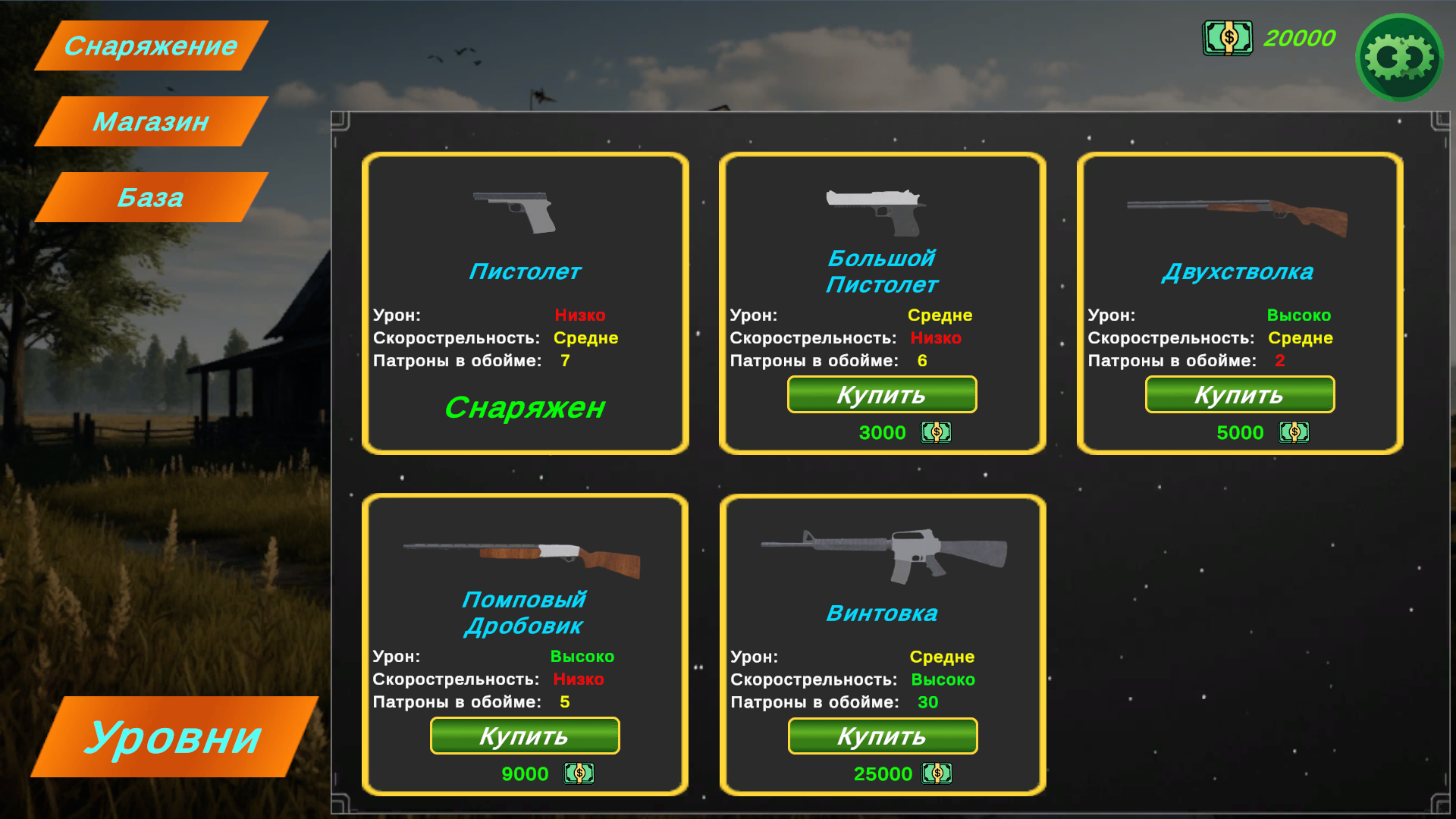This screenshot has width=1456, height=819.
Task: Click the cash icon beside the 20000 balance
Action: click(x=1227, y=38)
